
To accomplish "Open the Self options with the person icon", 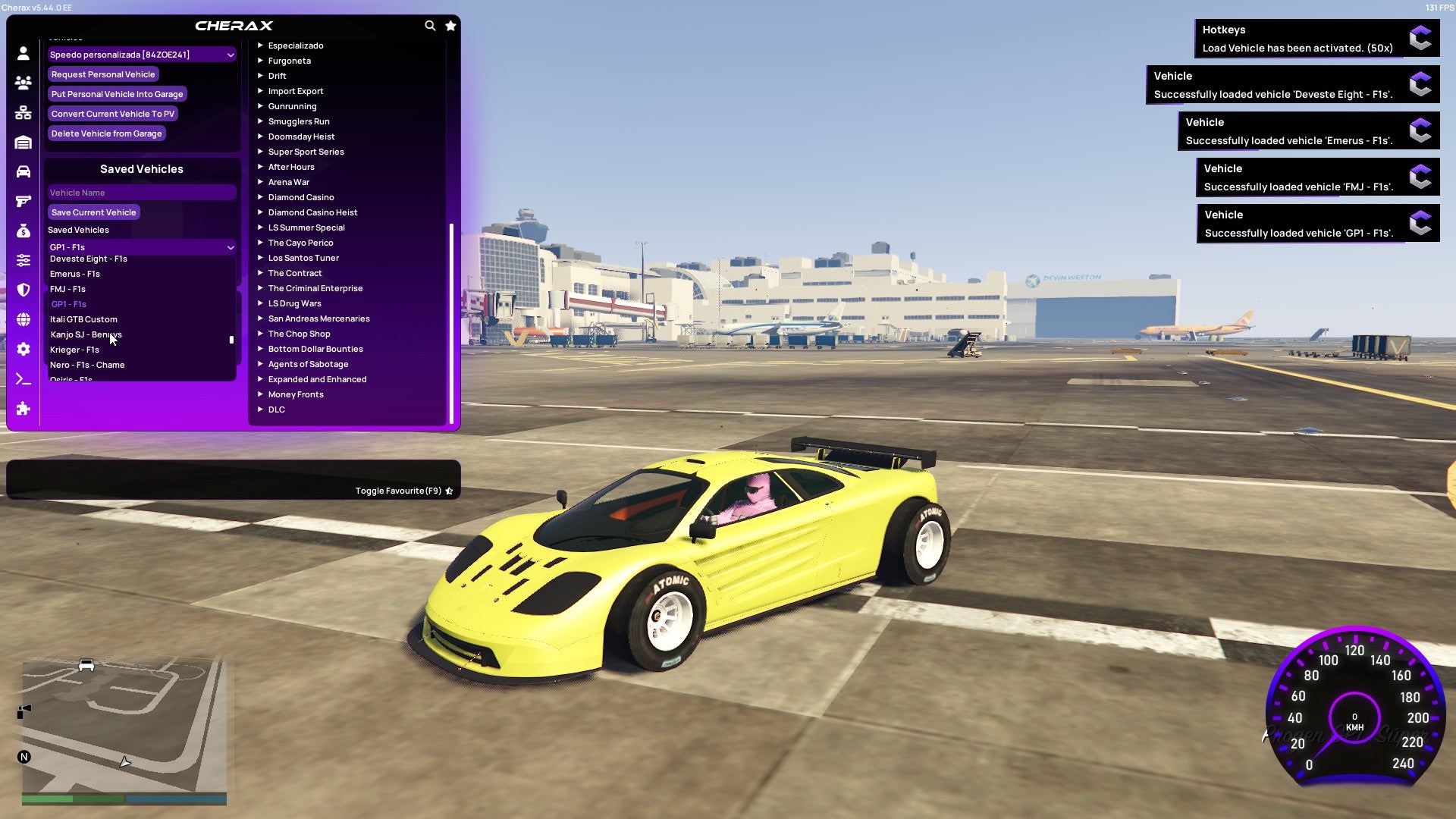I will click(x=23, y=54).
